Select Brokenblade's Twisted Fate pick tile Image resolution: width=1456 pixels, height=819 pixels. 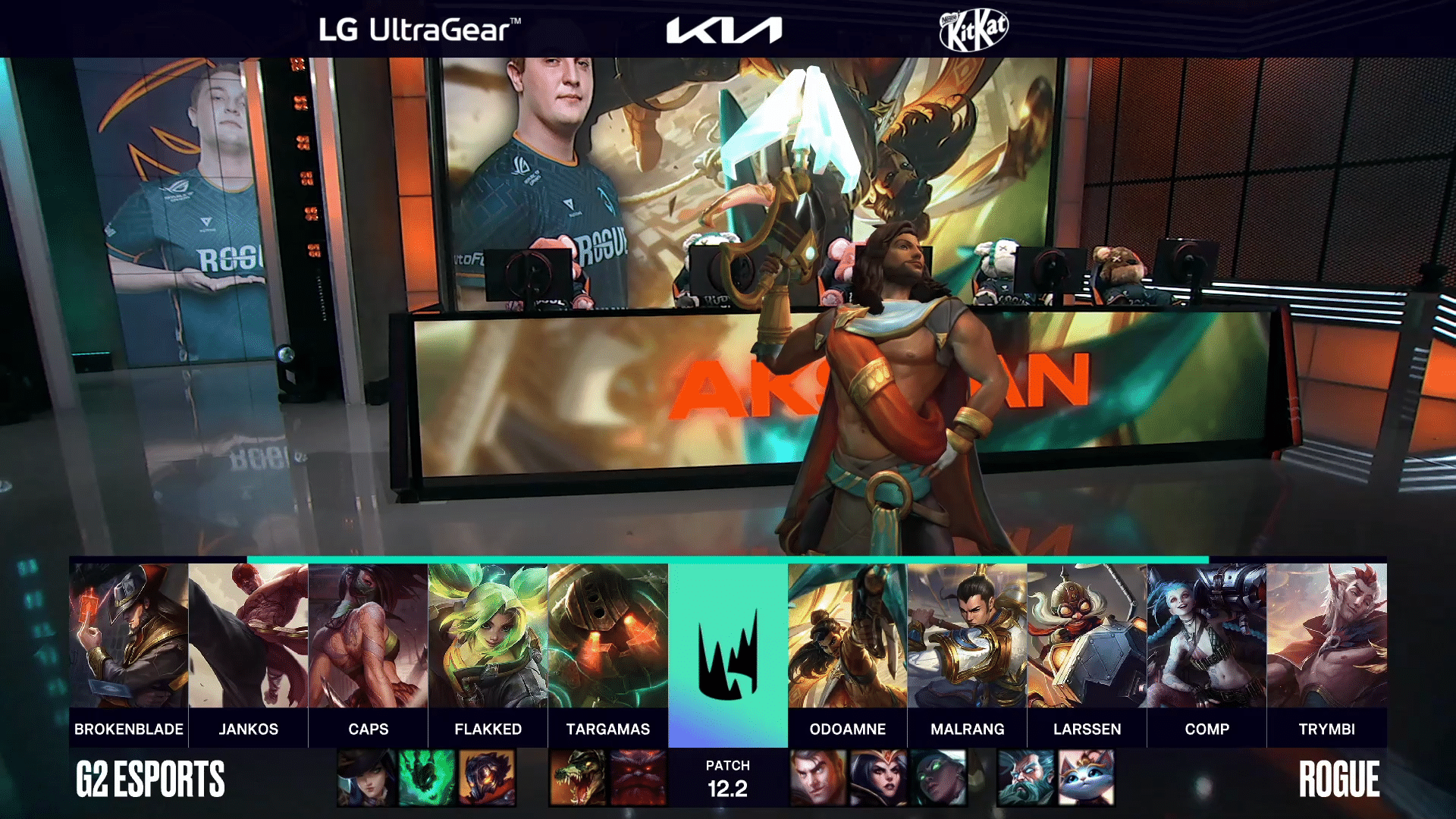128,635
